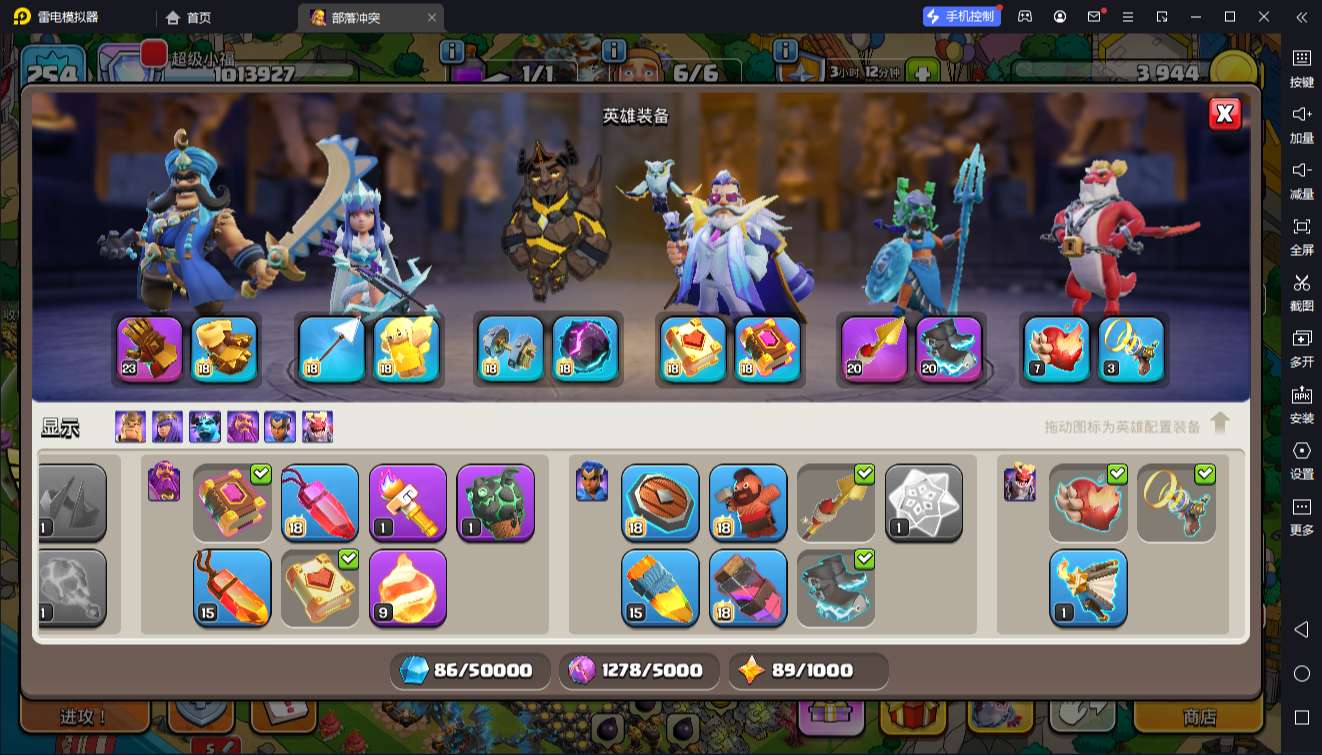Select the equipped arrow equipment, level 18
Image resolution: width=1322 pixels, height=755 pixels.
(332, 349)
